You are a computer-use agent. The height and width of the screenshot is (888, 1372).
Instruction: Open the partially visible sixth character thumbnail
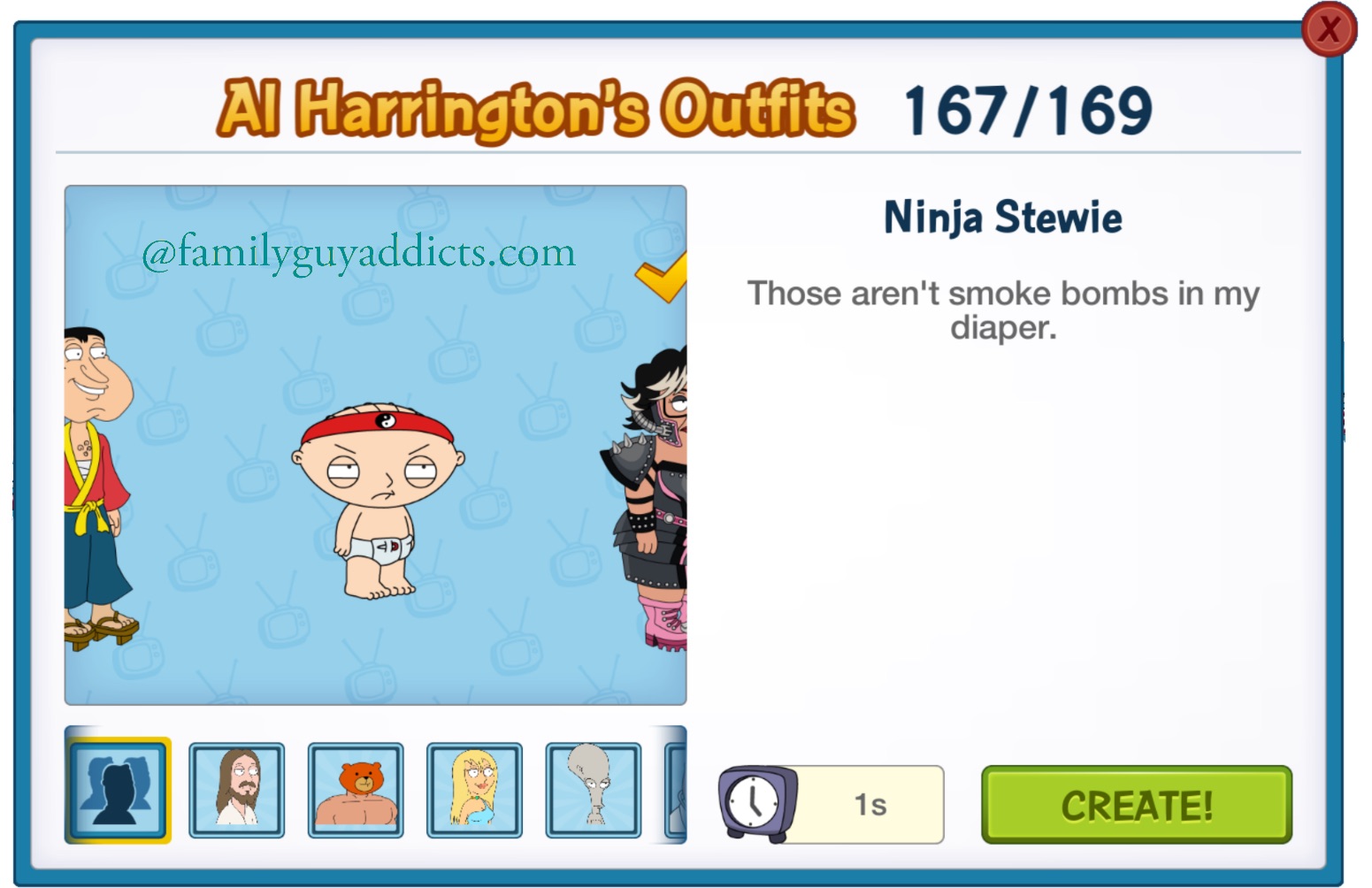pos(677,788)
